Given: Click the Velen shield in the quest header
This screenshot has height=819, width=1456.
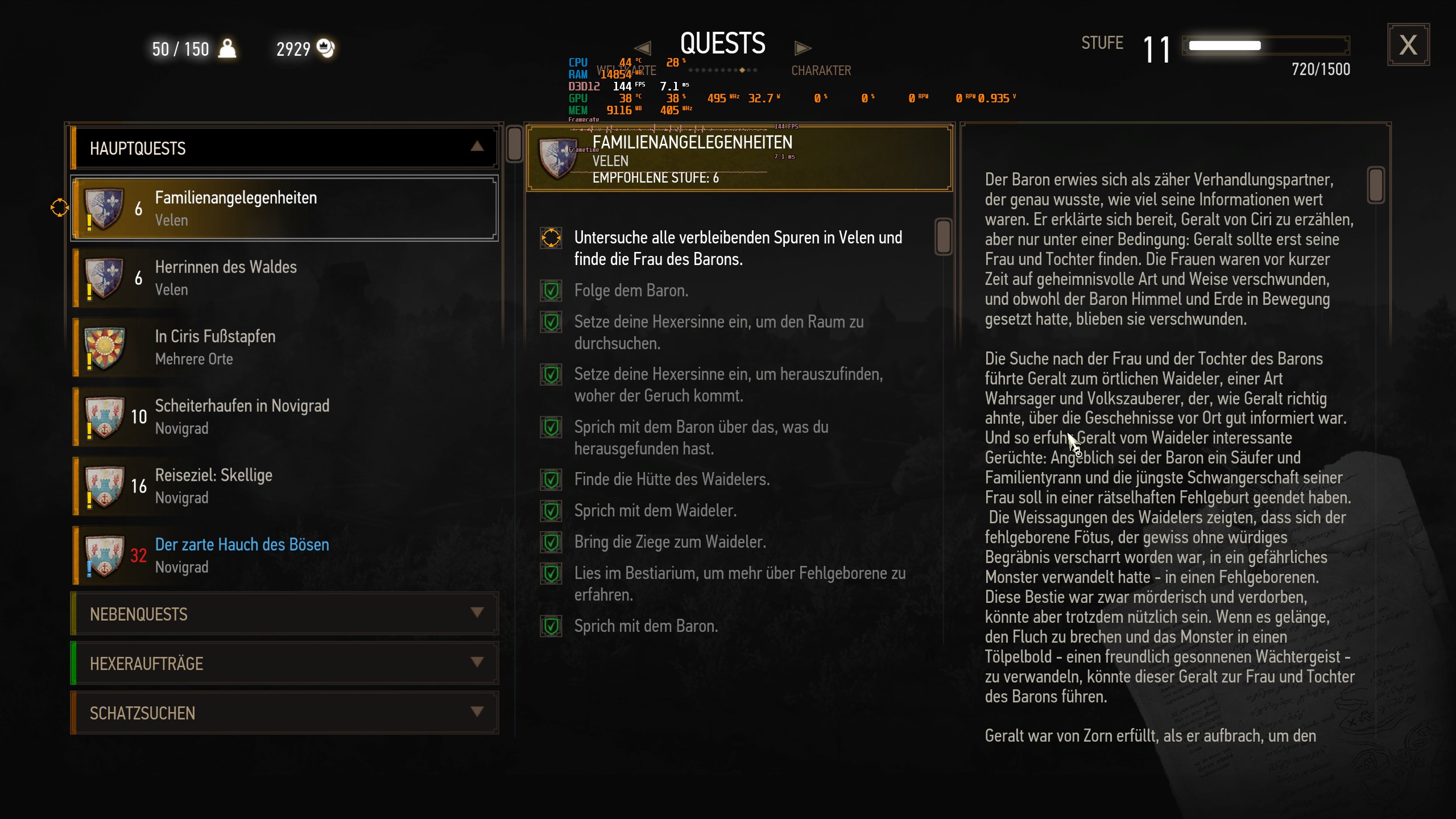Looking at the screenshot, I should pos(559,159).
